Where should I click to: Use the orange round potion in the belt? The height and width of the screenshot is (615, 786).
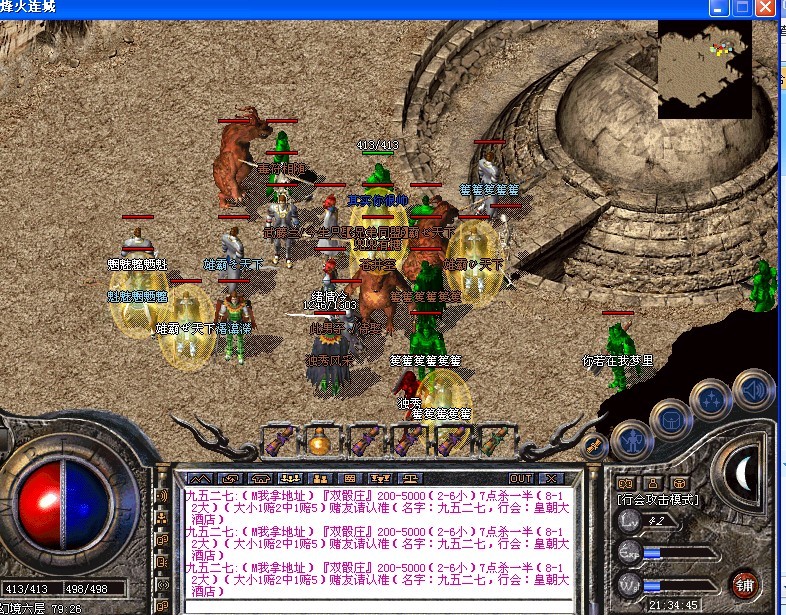(x=320, y=441)
